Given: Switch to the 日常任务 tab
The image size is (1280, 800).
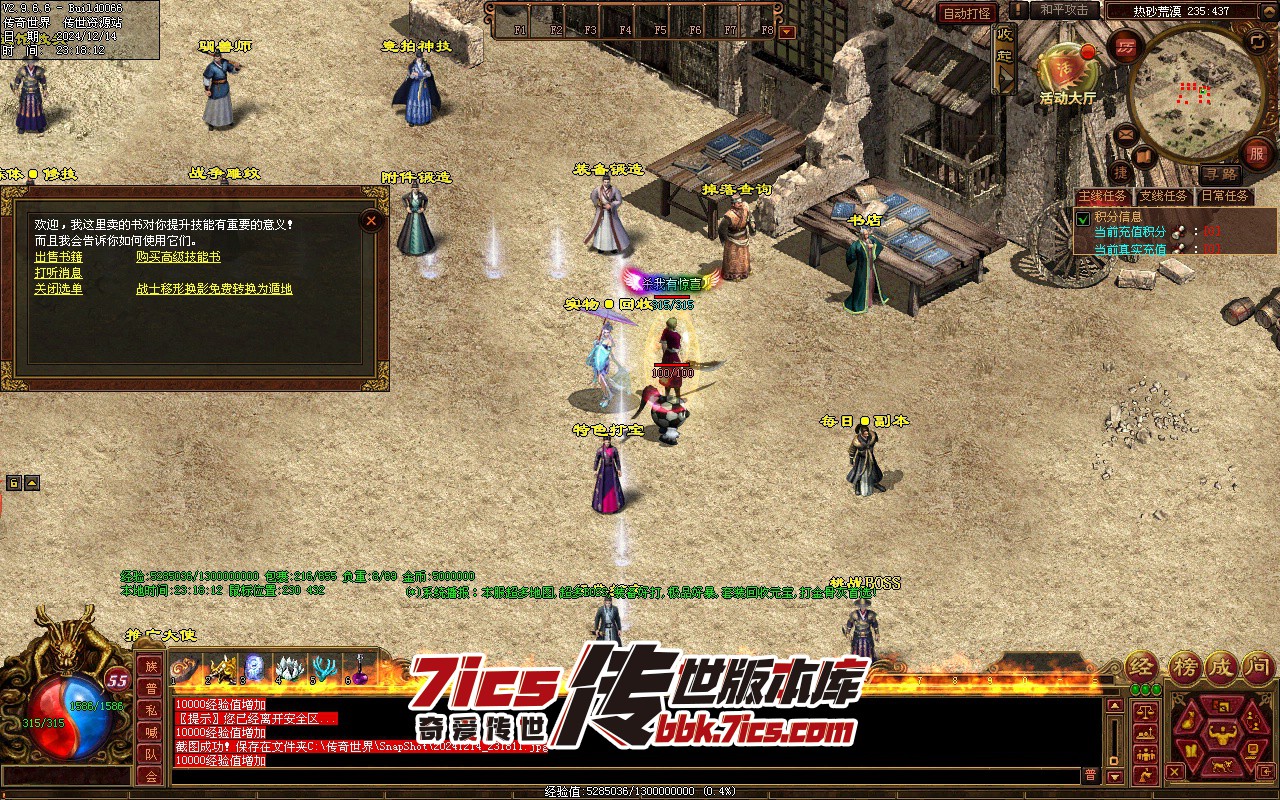Looking at the screenshot, I should click(x=1224, y=196).
